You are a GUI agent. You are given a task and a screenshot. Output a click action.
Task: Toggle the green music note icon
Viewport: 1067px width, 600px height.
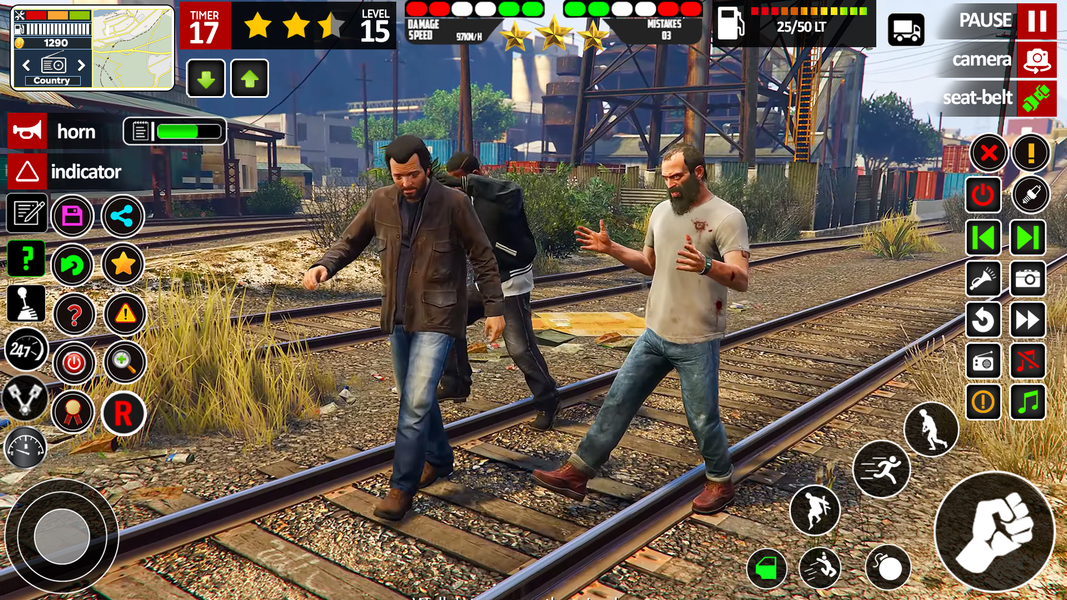click(x=1028, y=402)
